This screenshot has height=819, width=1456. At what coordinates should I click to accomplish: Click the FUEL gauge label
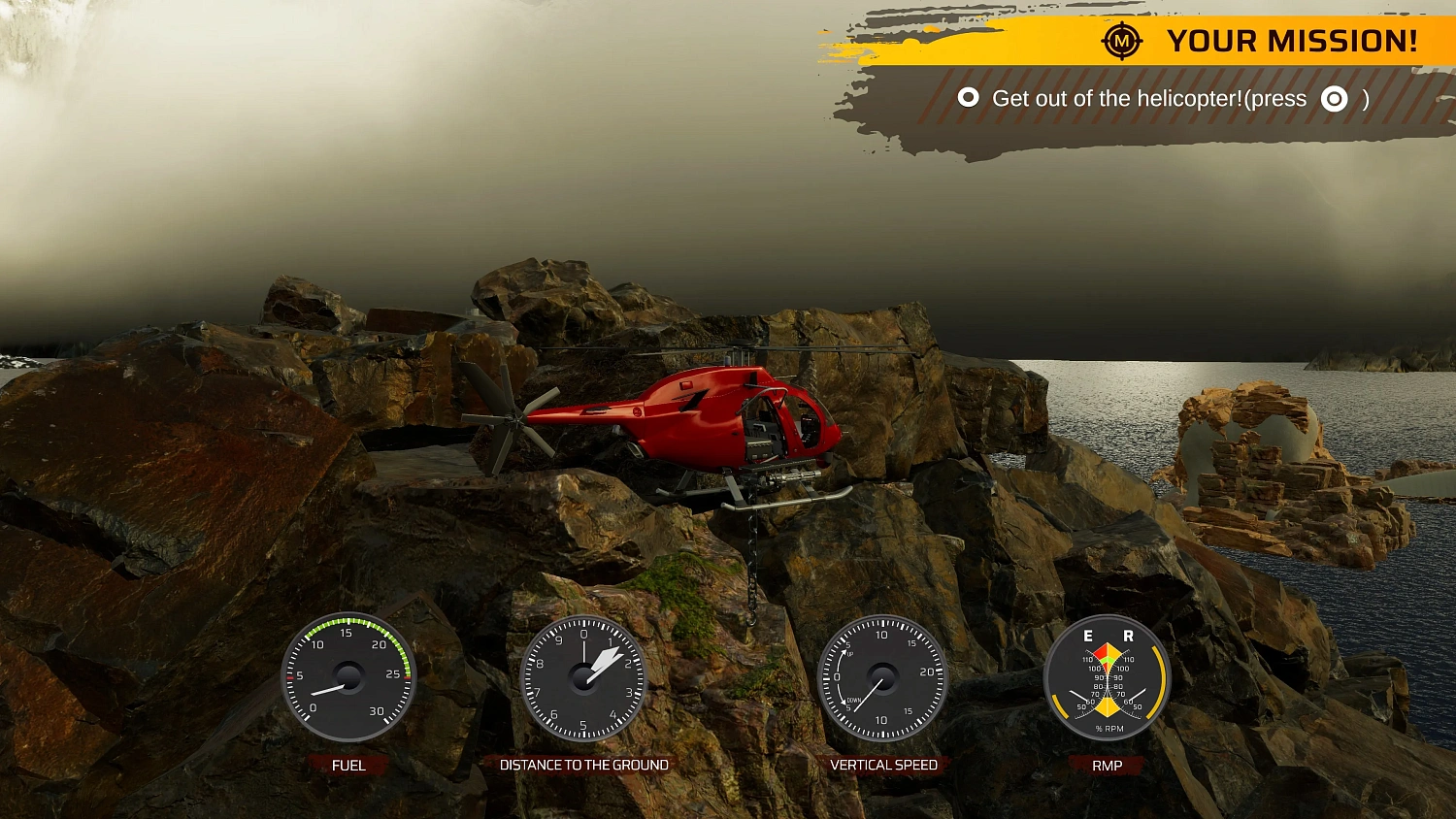[347, 765]
